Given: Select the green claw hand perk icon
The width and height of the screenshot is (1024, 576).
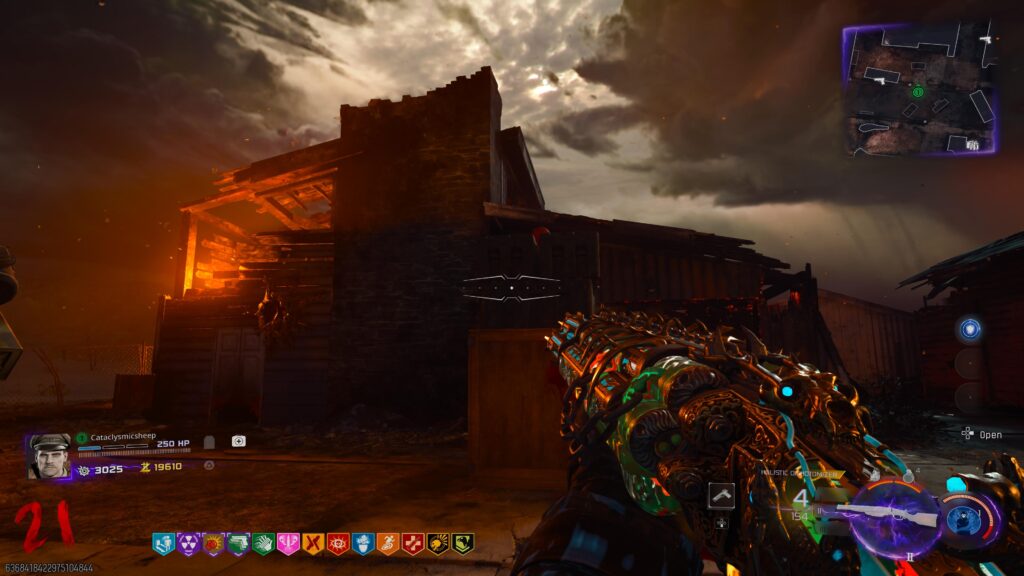Looking at the screenshot, I should pos(263,544).
